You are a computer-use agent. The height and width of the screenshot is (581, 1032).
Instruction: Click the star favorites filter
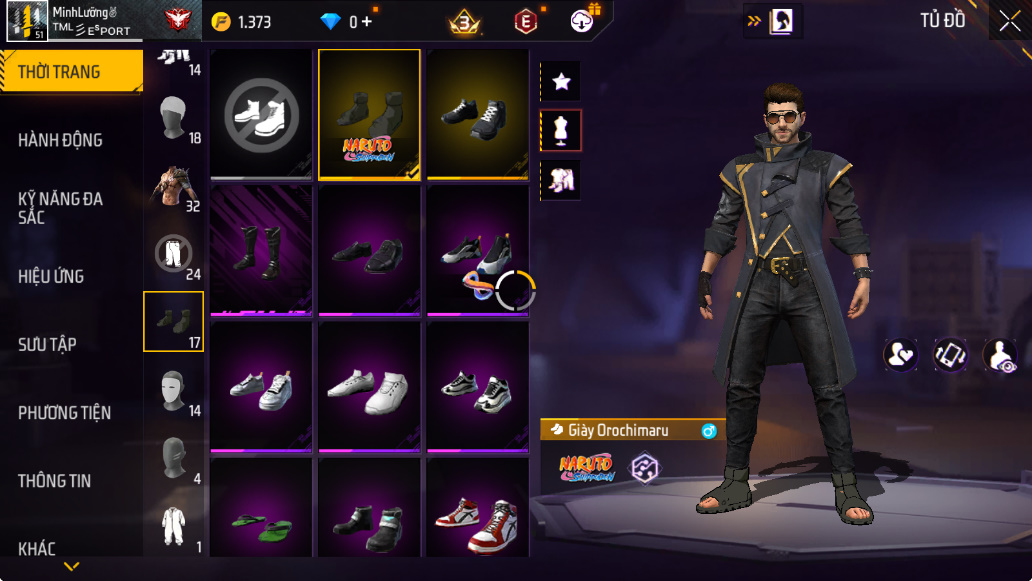561,81
